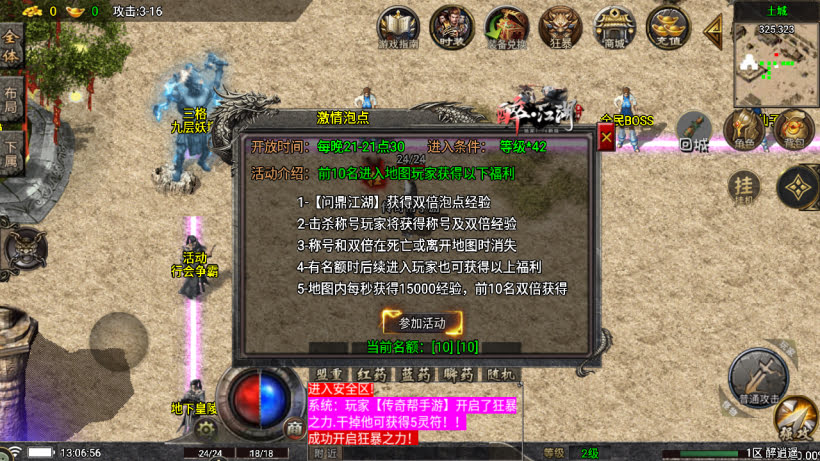Collapse the top icon bar arrow
This screenshot has width=820, height=461.
point(714,30)
